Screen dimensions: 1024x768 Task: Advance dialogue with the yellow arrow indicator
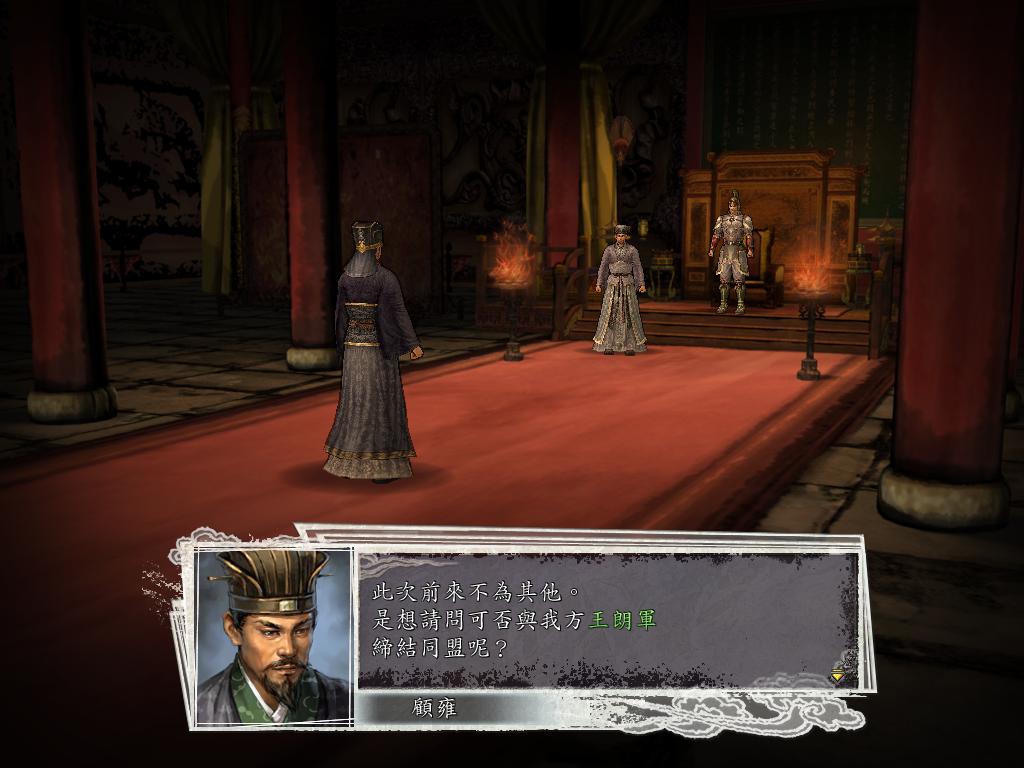coord(837,676)
